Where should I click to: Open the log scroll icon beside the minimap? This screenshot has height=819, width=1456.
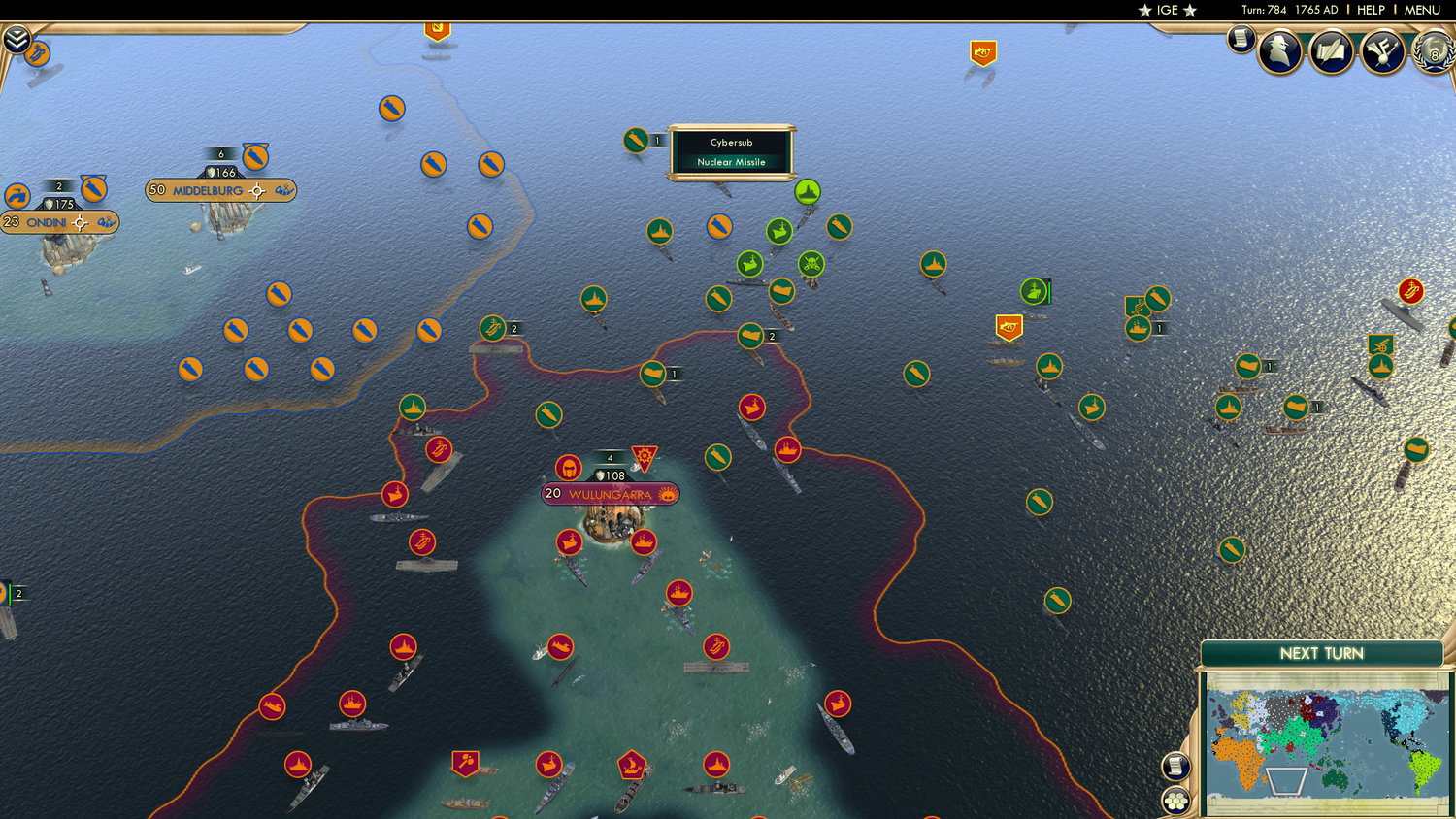click(x=1175, y=767)
